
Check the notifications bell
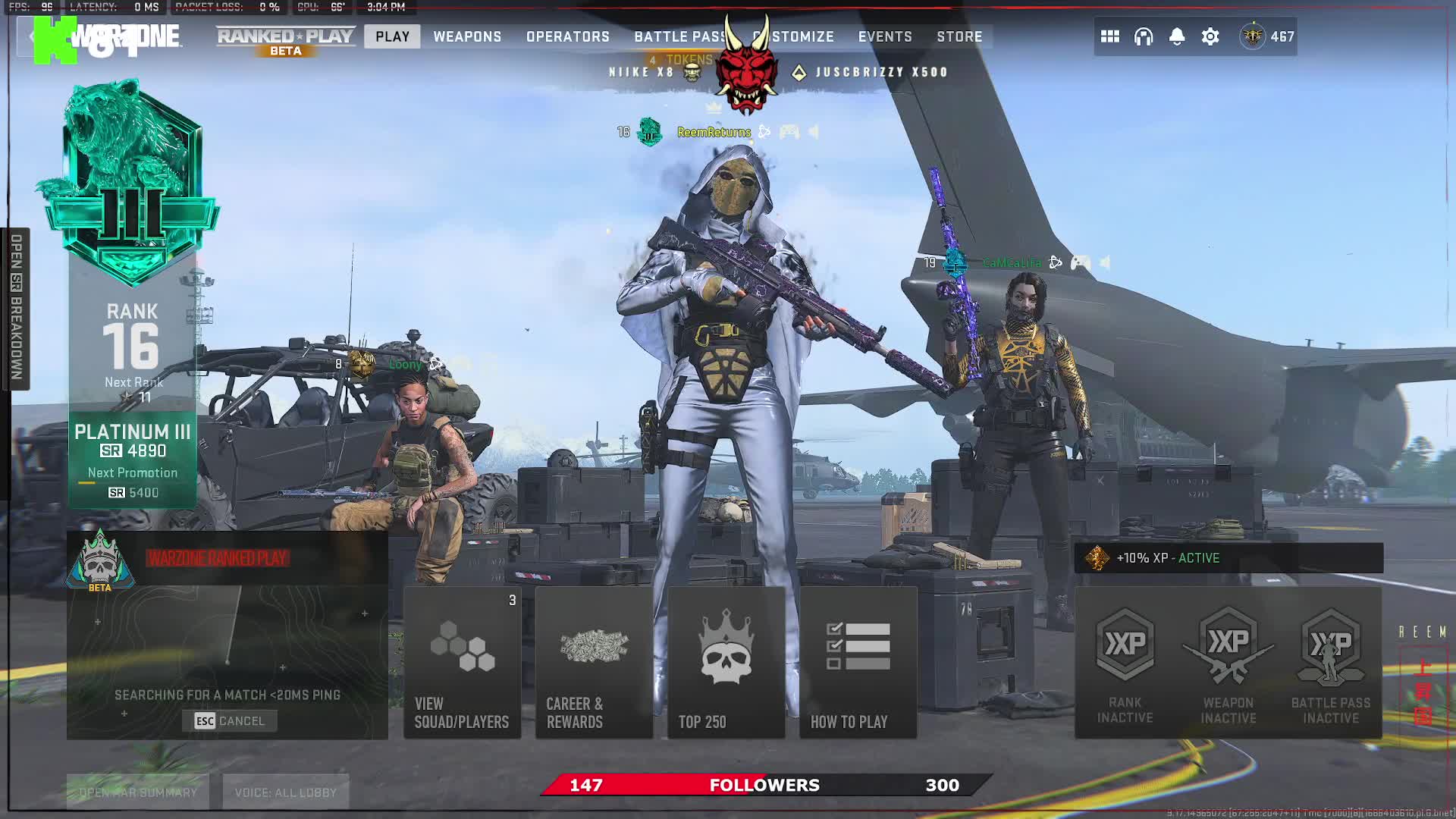pyautogui.click(x=1177, y=36)
